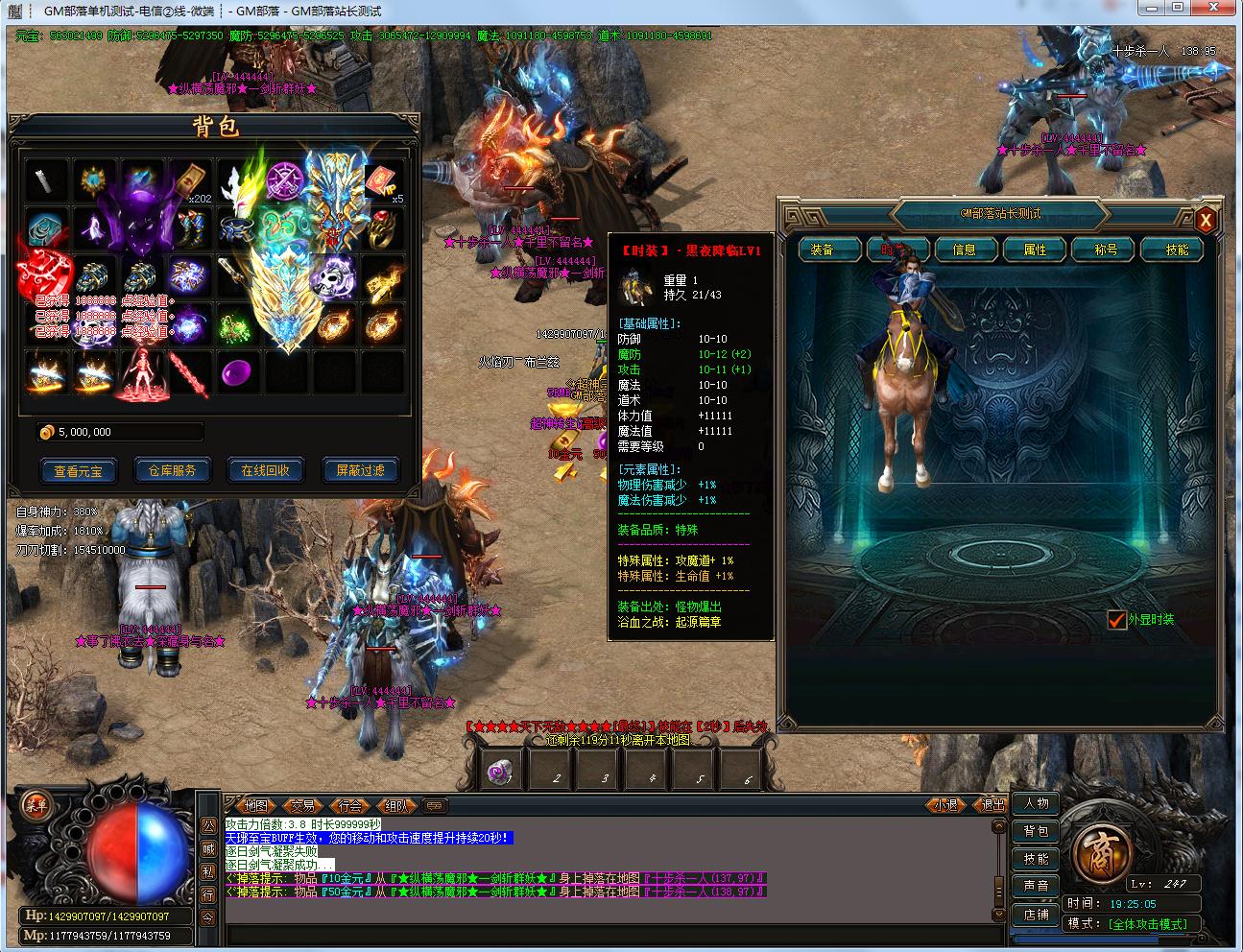Click the 退出 exit button

click(992, 806)
